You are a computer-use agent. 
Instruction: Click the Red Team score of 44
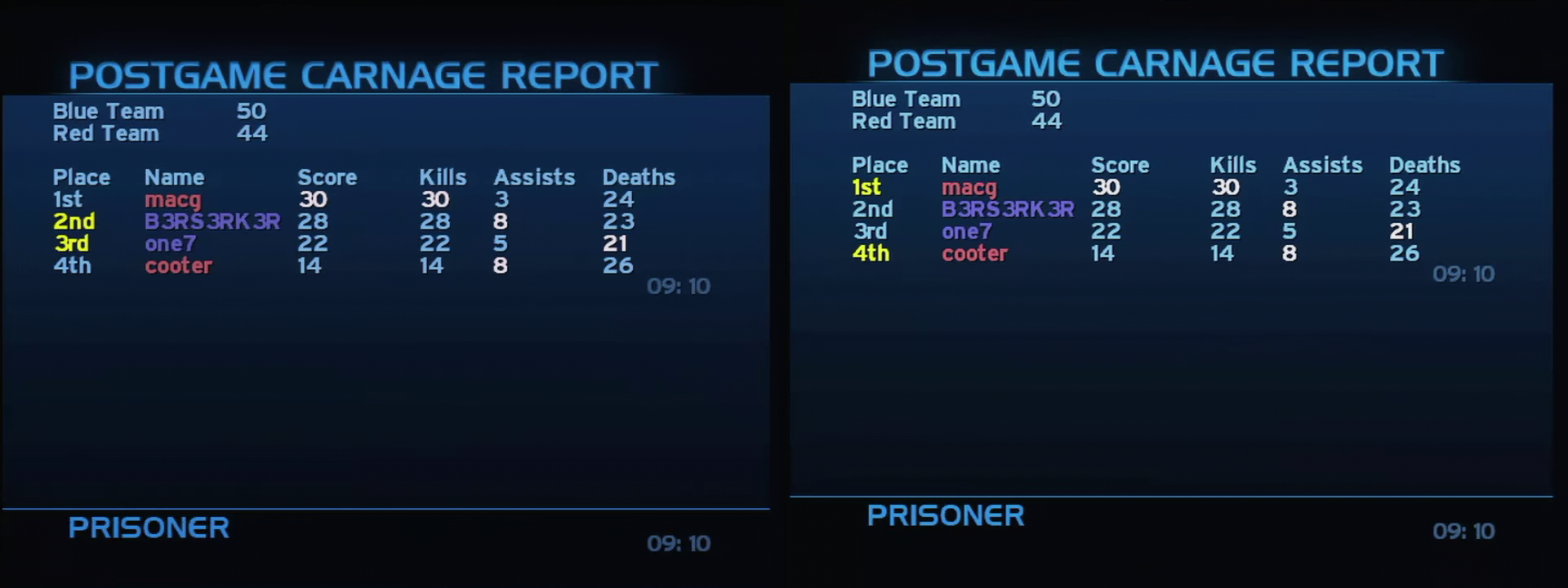(x=254, y=133)
